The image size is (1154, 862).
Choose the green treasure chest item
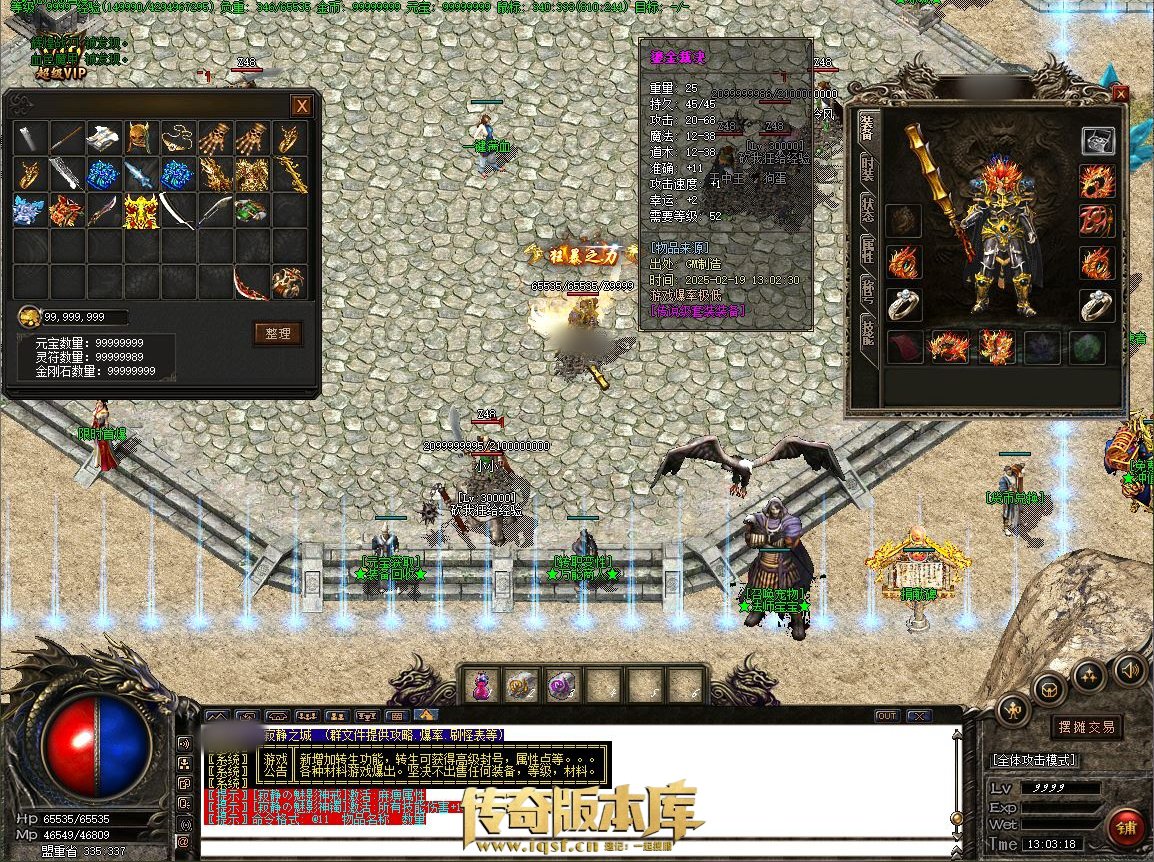point(251,210)
